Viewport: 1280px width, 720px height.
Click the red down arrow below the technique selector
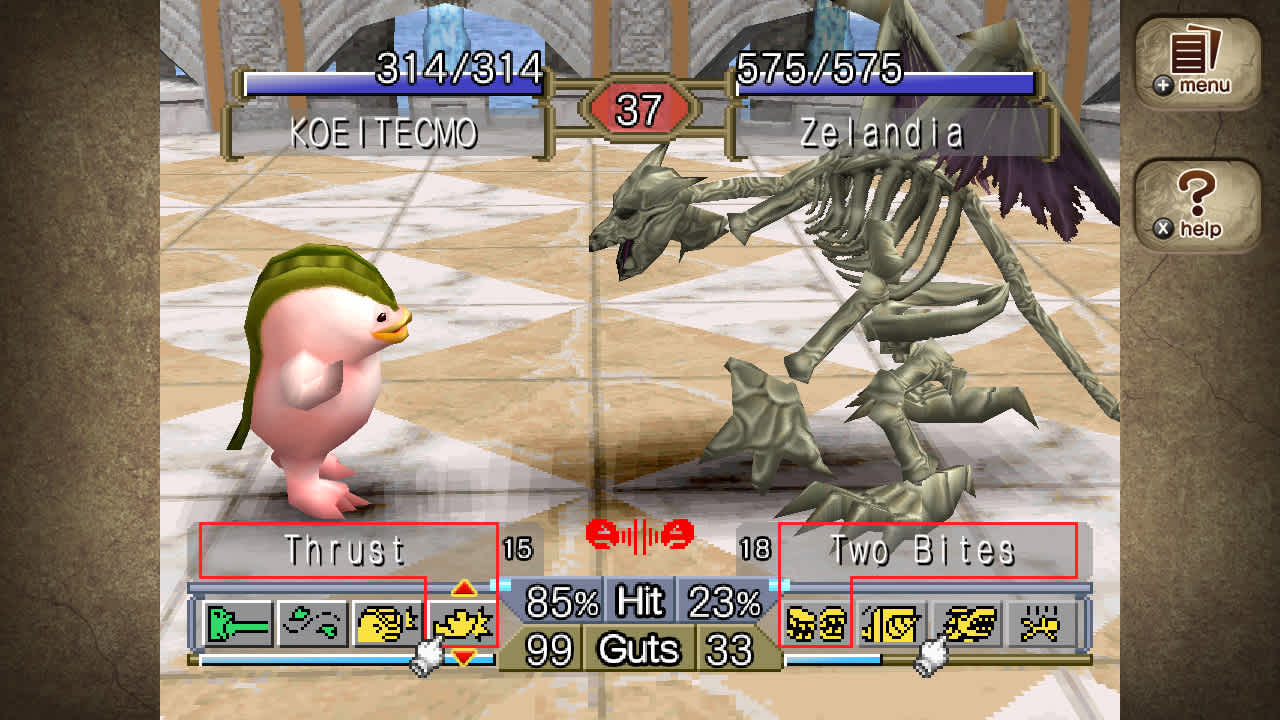pyautogui.click(x=462, y=657)
